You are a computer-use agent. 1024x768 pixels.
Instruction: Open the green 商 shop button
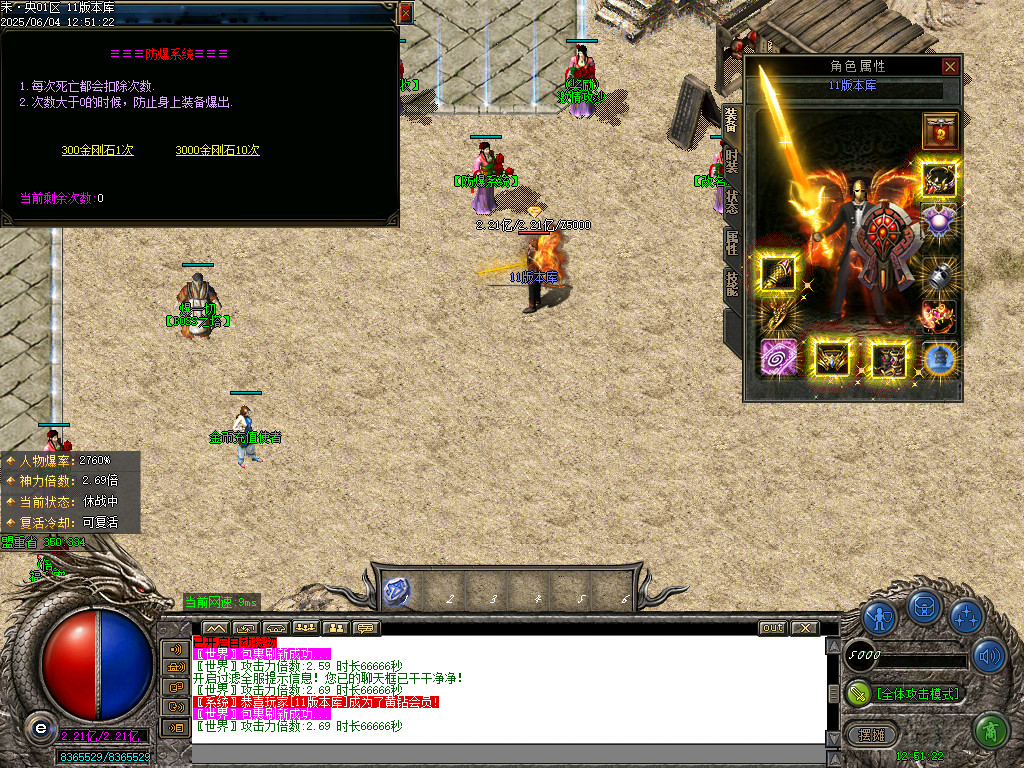(x=989, y=731)
